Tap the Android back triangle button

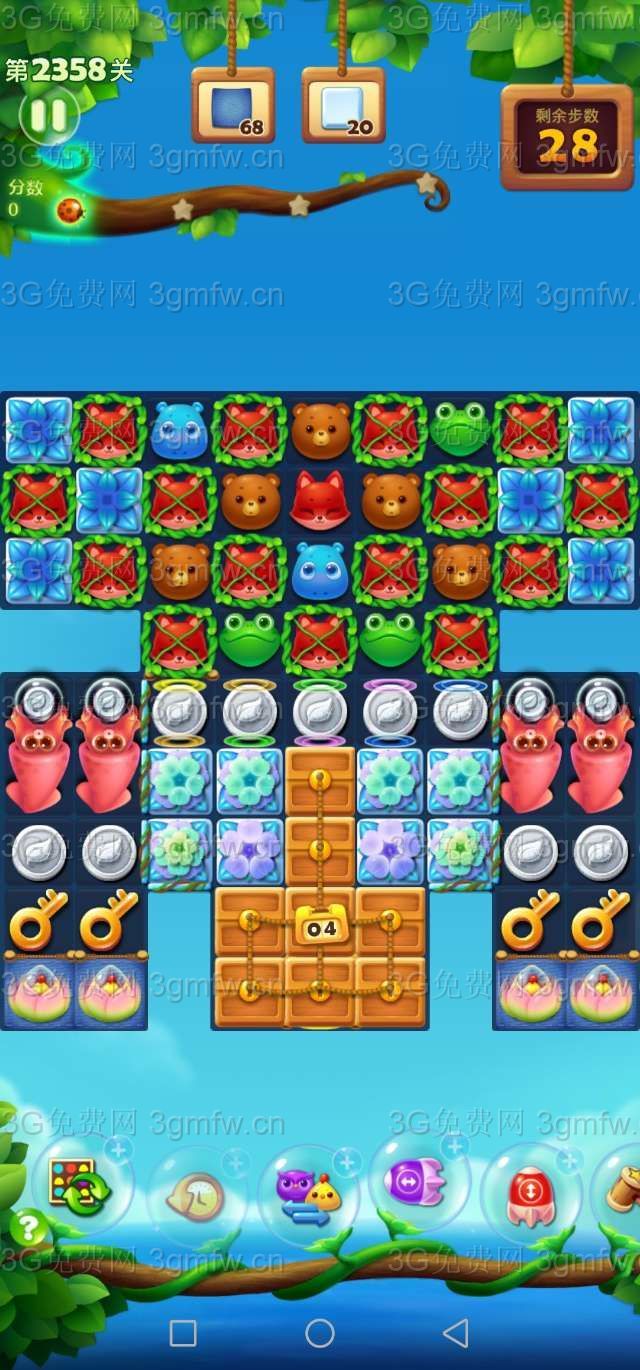(x=456, y=1332)
